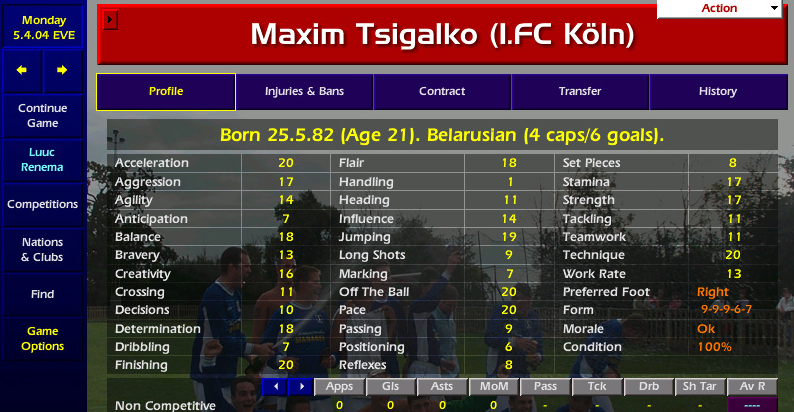
Task: Browse Nations & Clubs
Action: point(42,250)
